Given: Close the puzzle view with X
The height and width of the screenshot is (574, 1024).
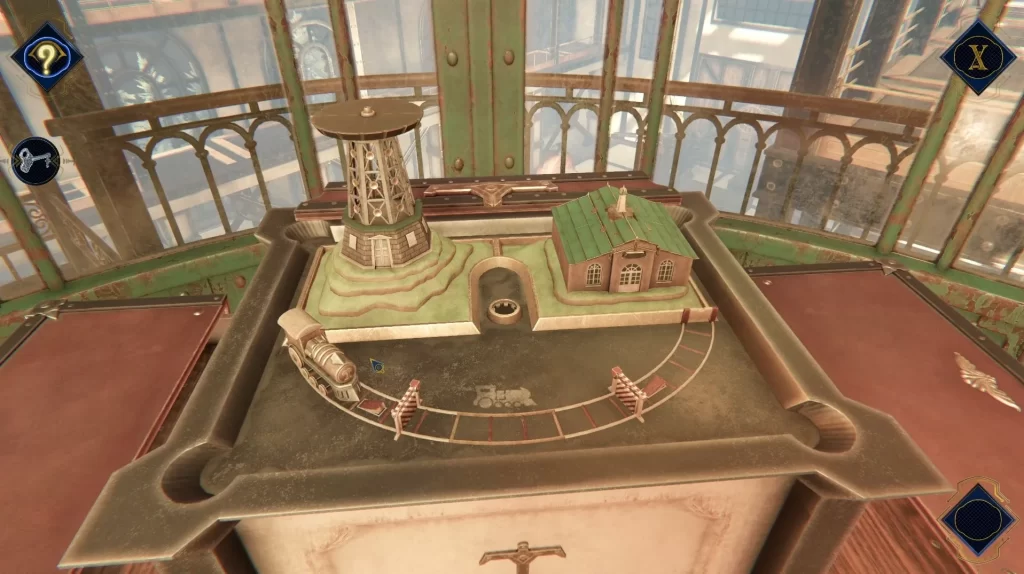Looking at the screenshot, I should [978, 56].
